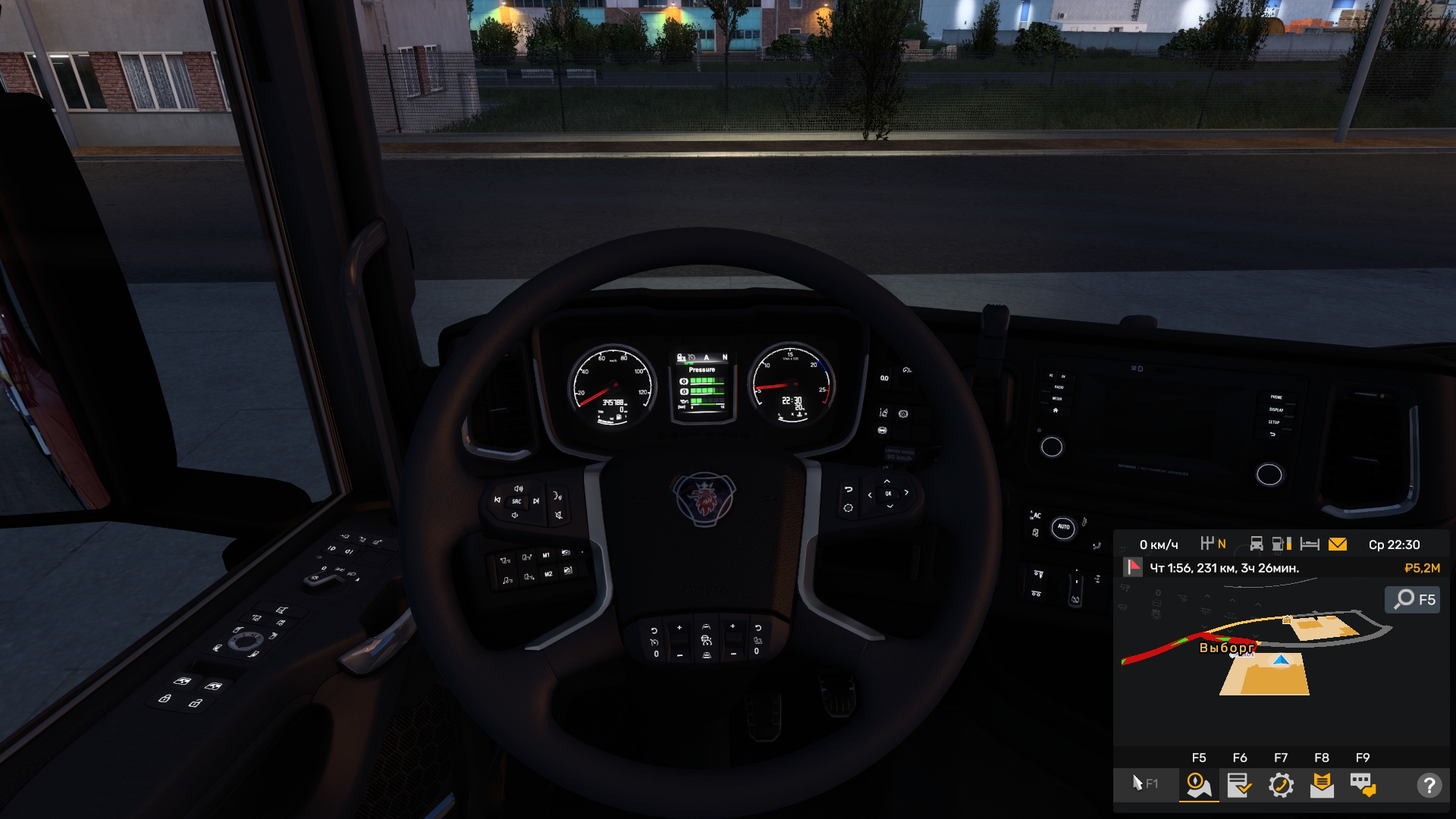Click the question mark help button
The width and height of the screenshot is (1456, 819).
[x=1429, y=785]
